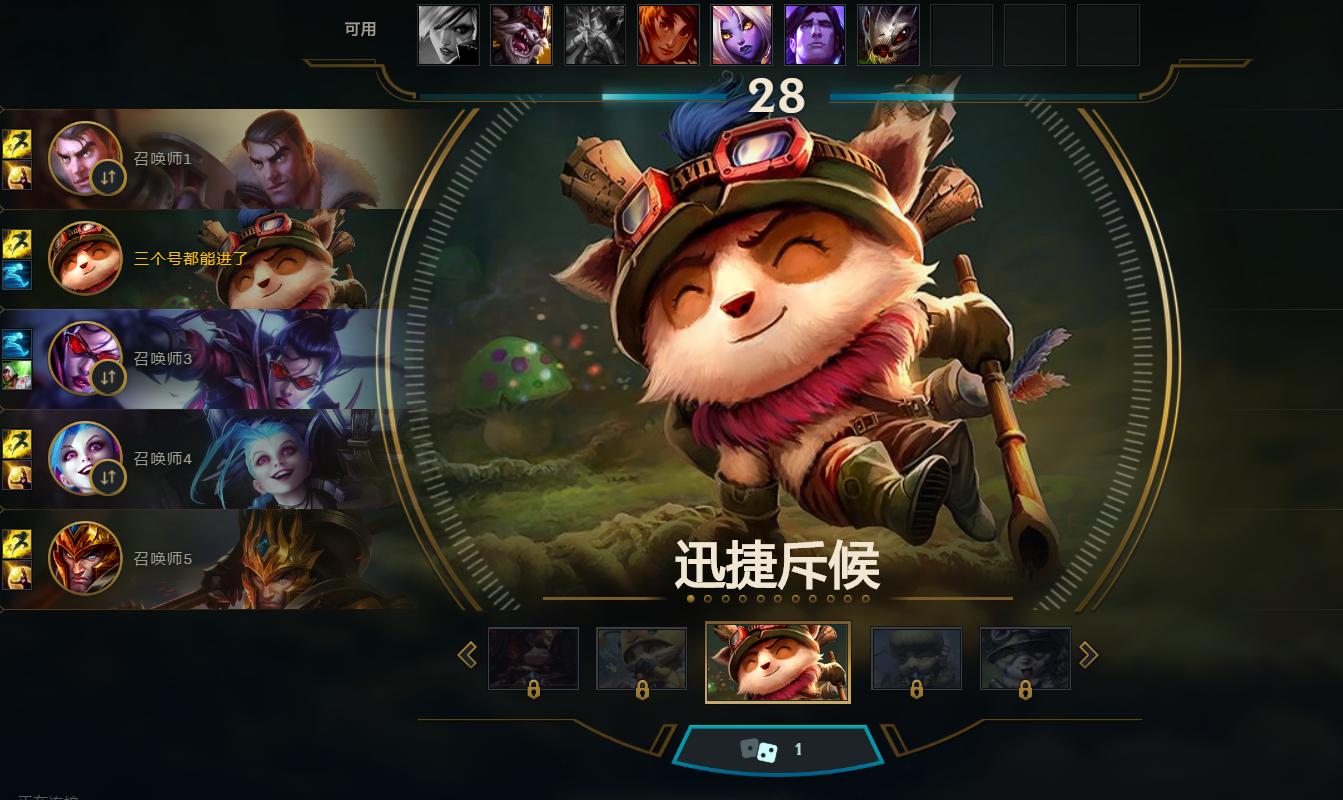This screenshot has width=1343, height=800.
Task: Request a champion trade with 召唤师4
Action: click(x=109, y=477)
